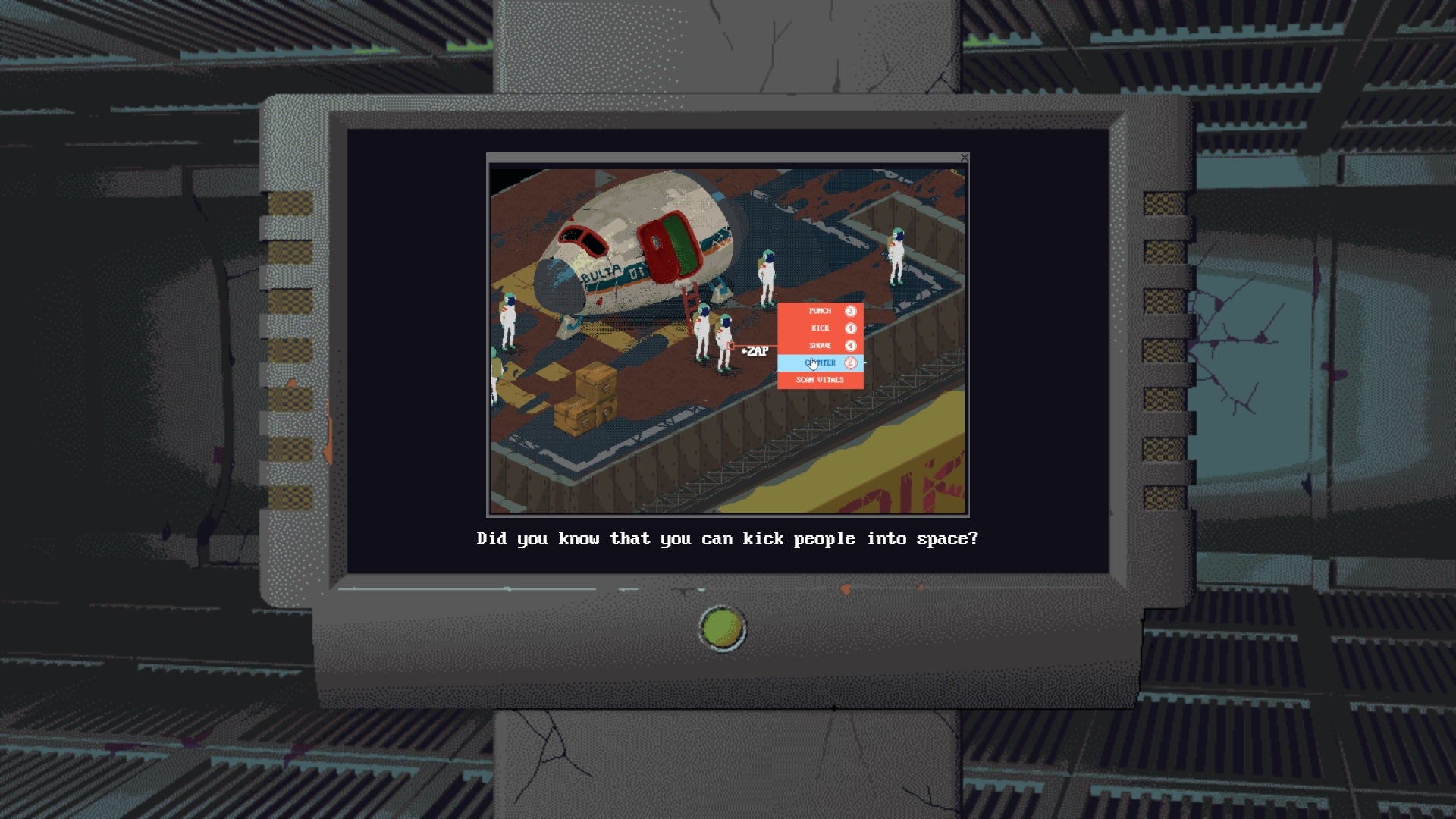Click the '4' AP cost badge next to Shove
The image size is (1456, 819).
tap(849, 345)
